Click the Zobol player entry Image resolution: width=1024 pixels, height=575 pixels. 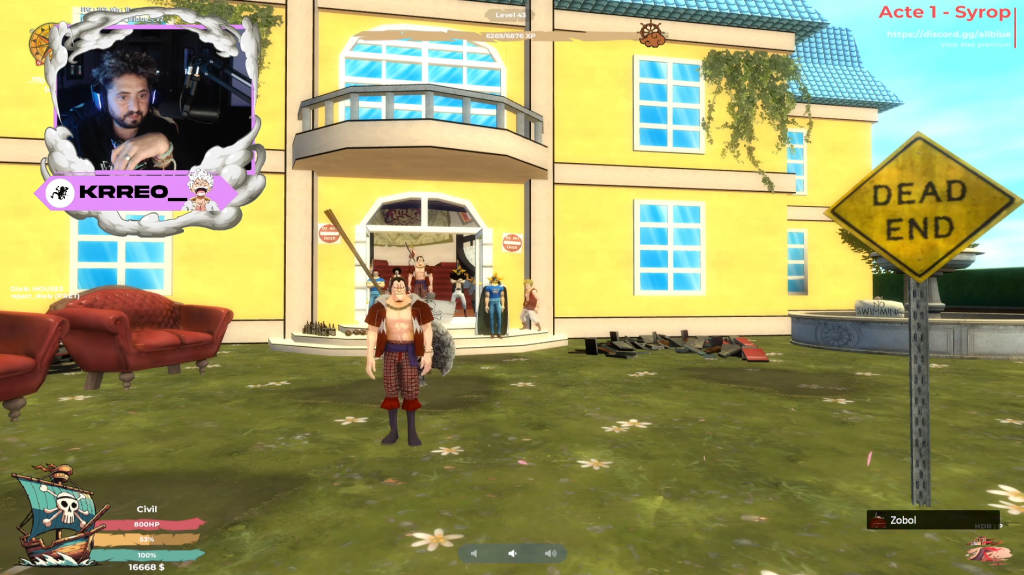(932, 520)
